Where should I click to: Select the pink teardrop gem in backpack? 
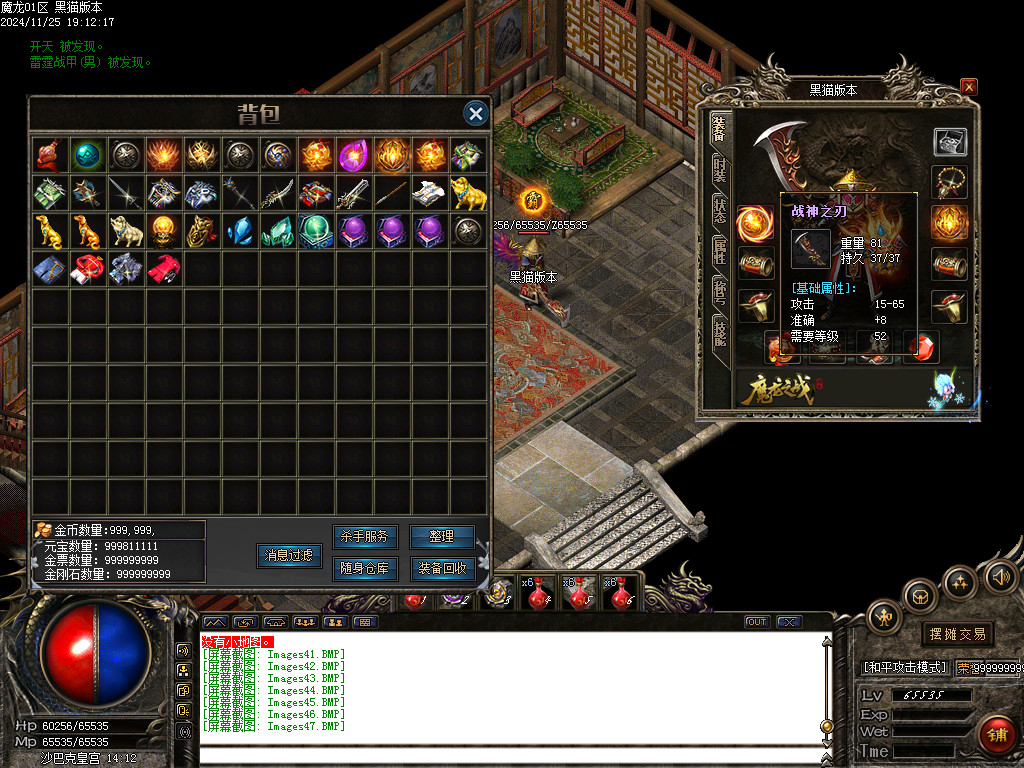click(x=352, y=155)
